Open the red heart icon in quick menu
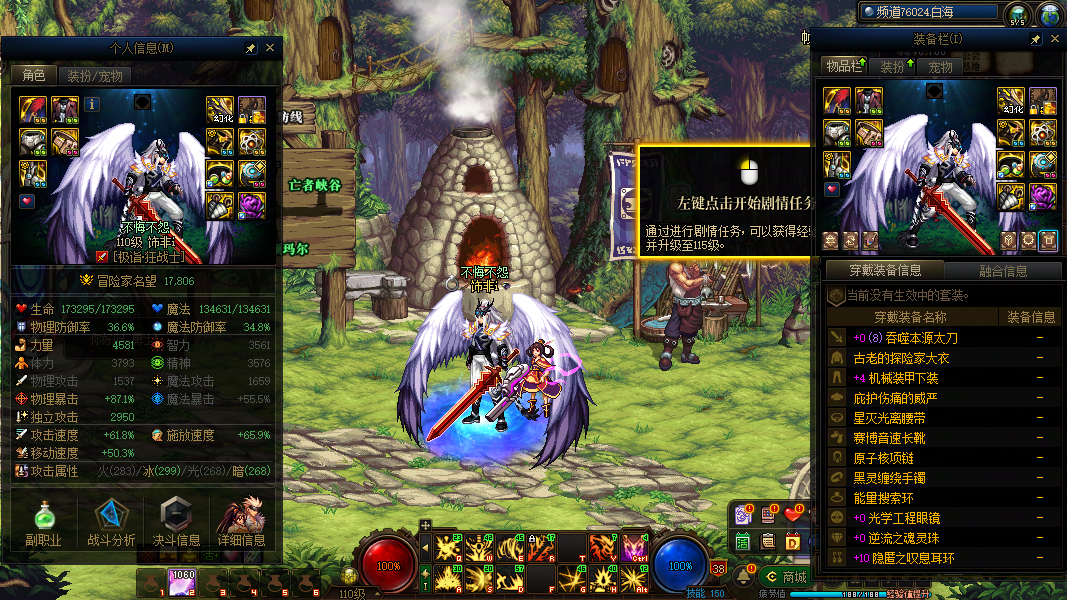The image size is (1067, 600). pyautogui.click(x=794, y=514)
